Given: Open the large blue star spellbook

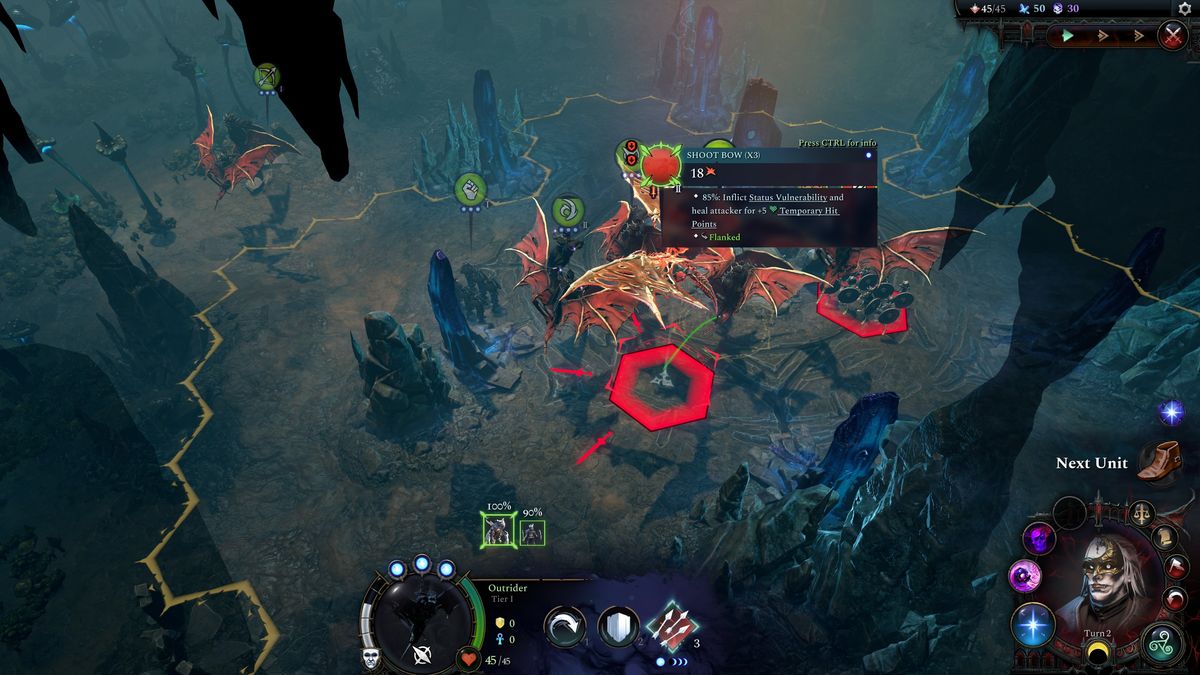Looking at the screenshot, I should tap(1032, 626).
